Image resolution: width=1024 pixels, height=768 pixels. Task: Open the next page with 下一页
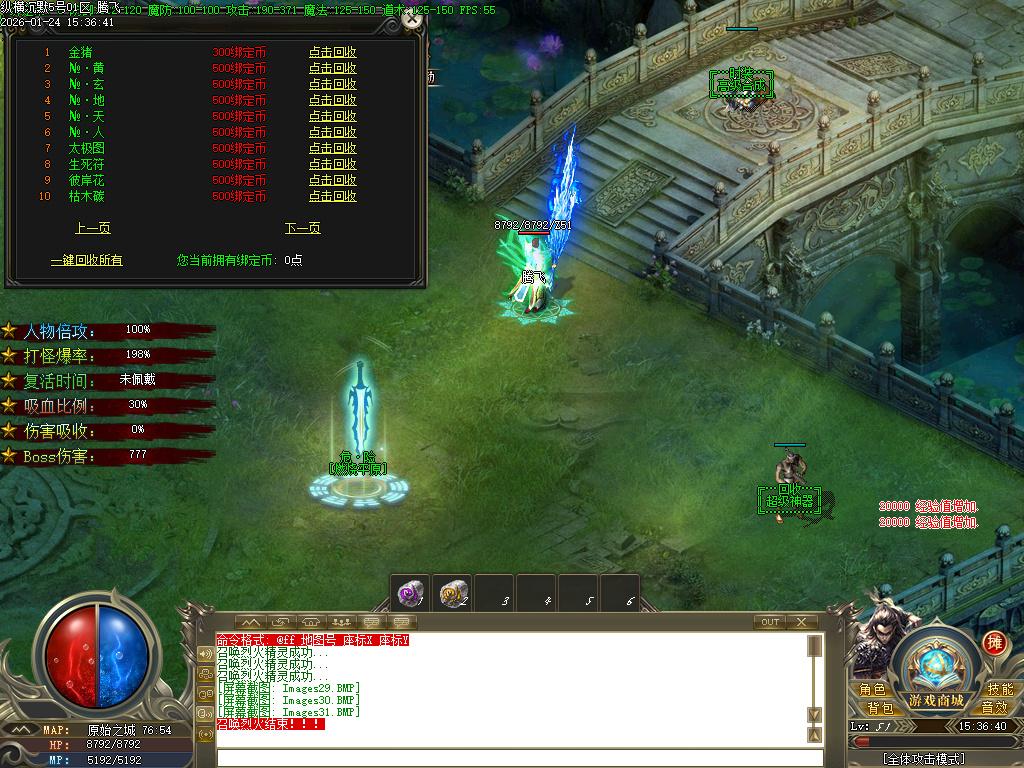[302, 228]
